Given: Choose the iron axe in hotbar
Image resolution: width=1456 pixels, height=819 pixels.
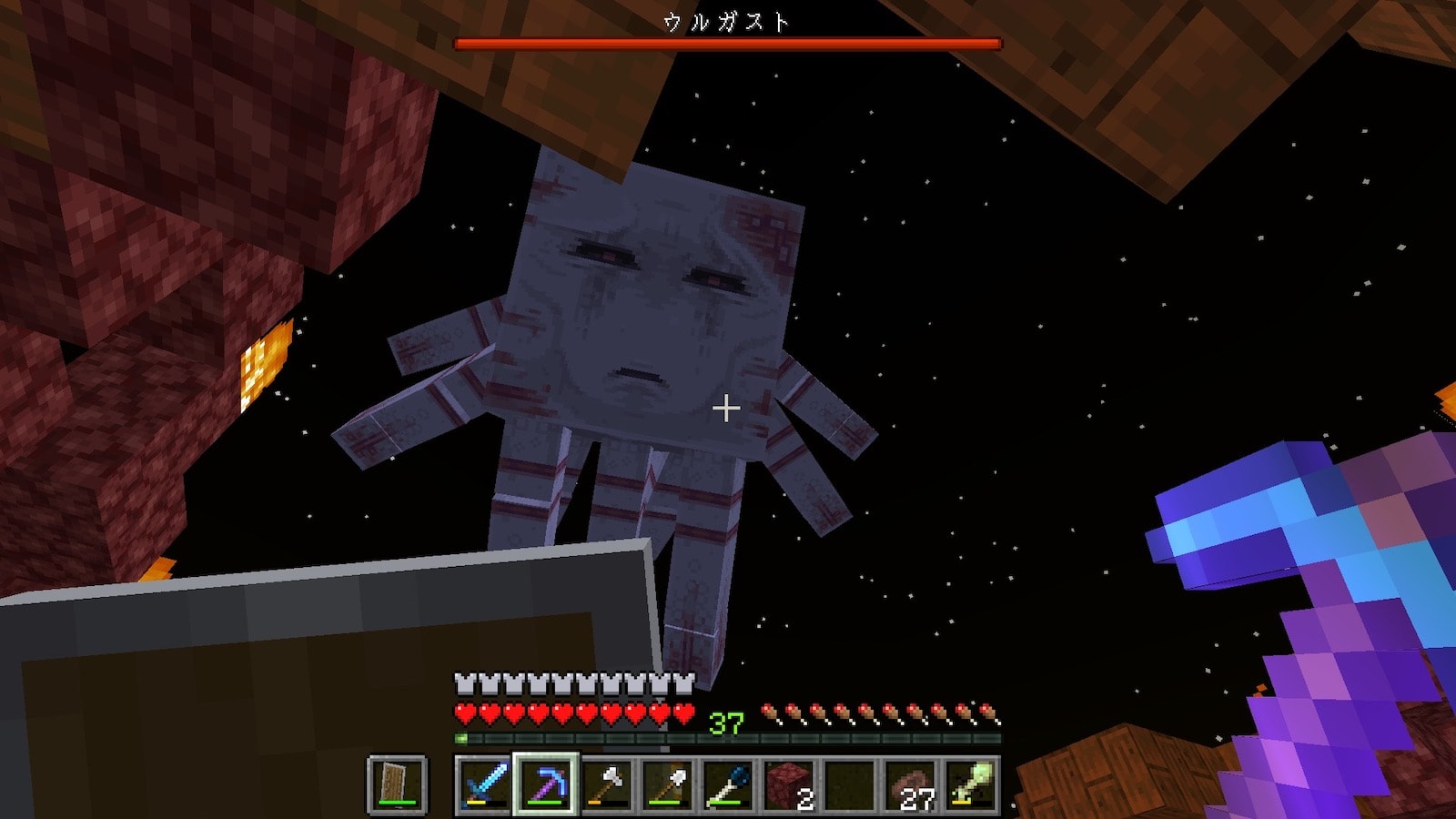Looking at the screenshot, I should click(x=606, y=784).
